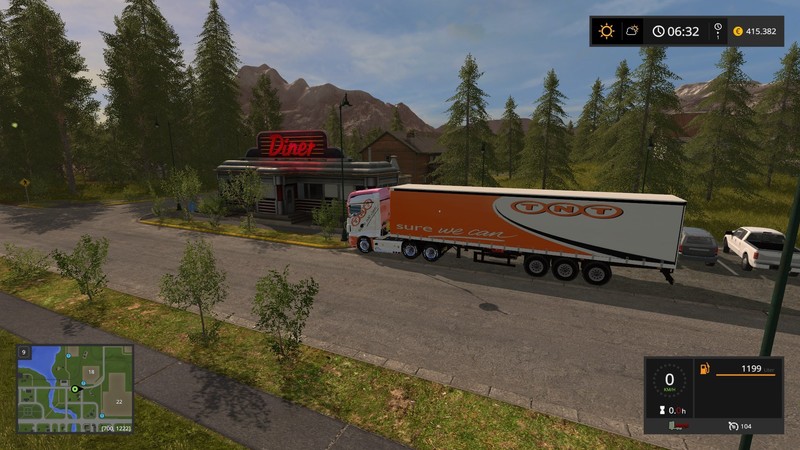Select the cloudy forecast weather icon

click(x=632, y=31)
